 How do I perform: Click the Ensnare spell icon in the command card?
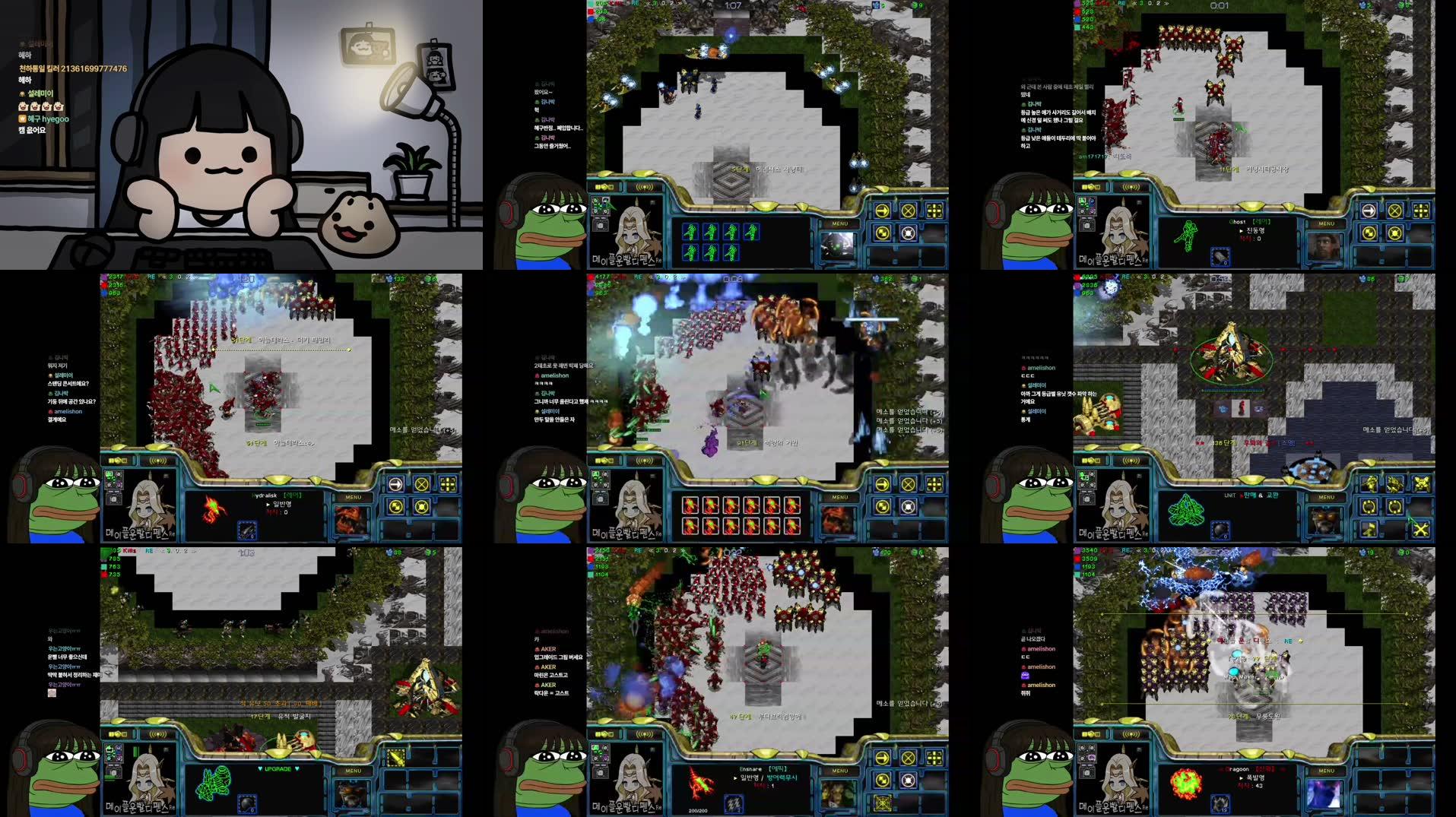(734, 804)
